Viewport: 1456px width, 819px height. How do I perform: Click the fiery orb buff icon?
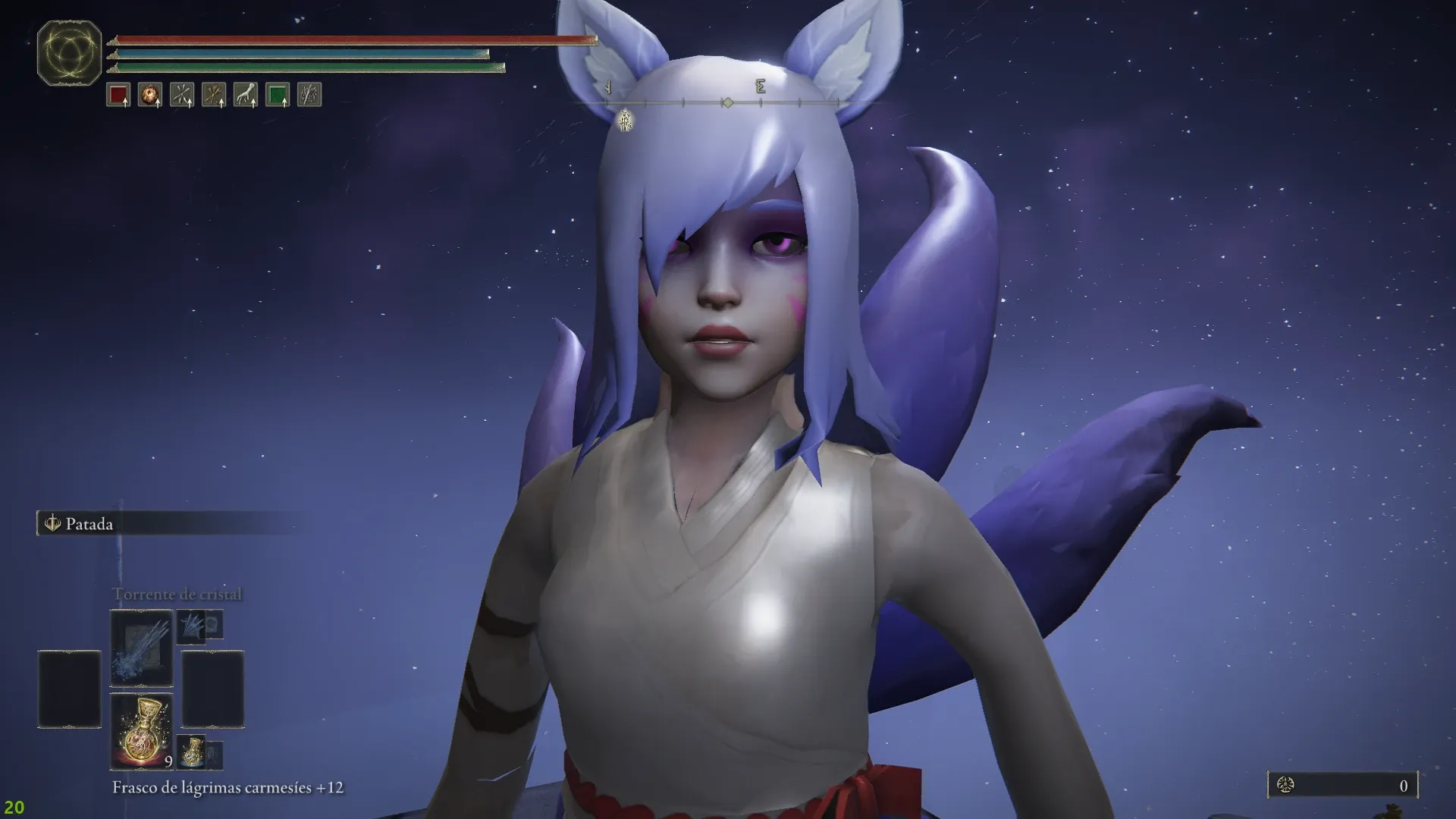(x=150, y=95)
